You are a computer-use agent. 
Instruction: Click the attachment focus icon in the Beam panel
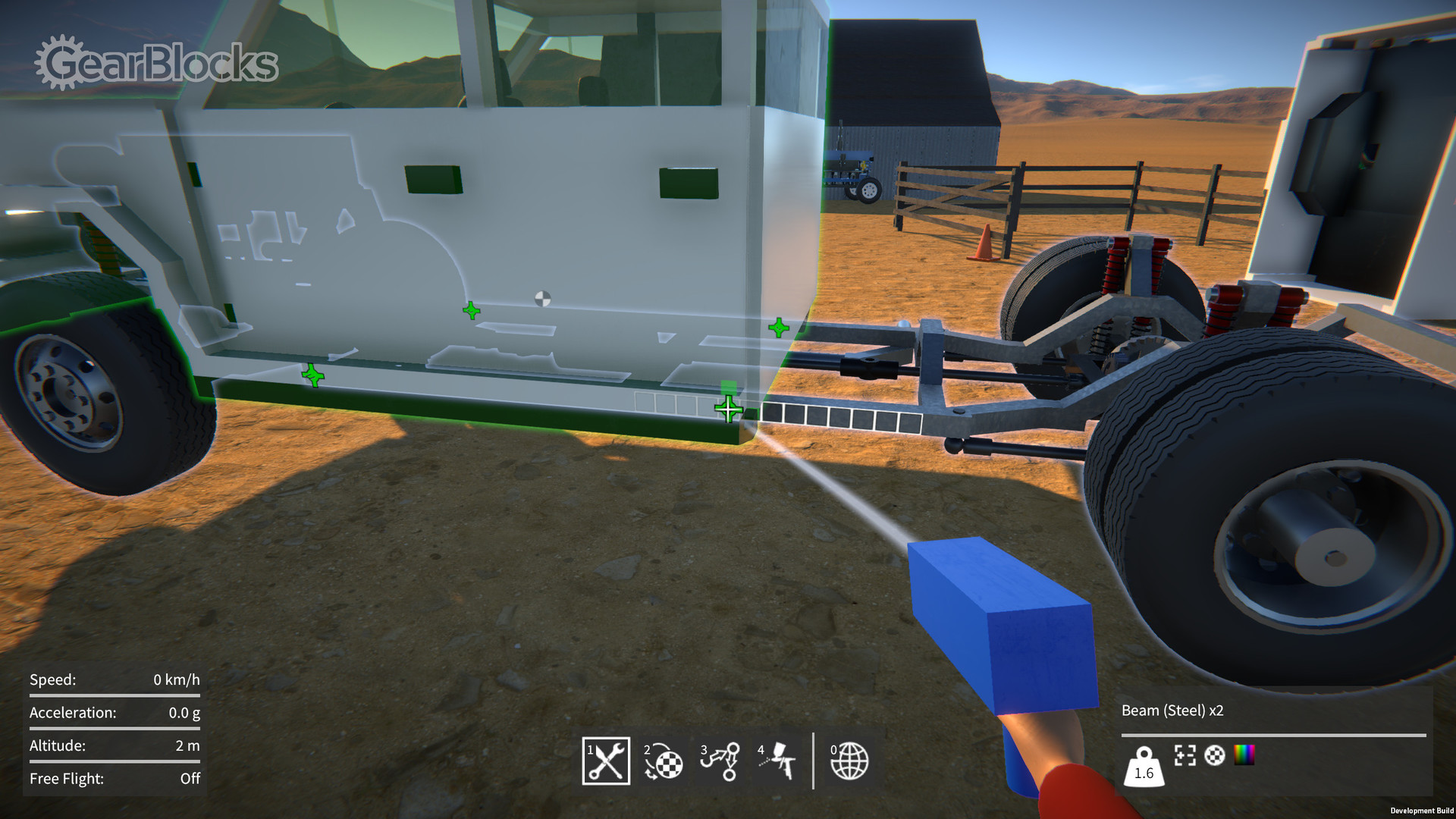click(x=1185, y=757)
